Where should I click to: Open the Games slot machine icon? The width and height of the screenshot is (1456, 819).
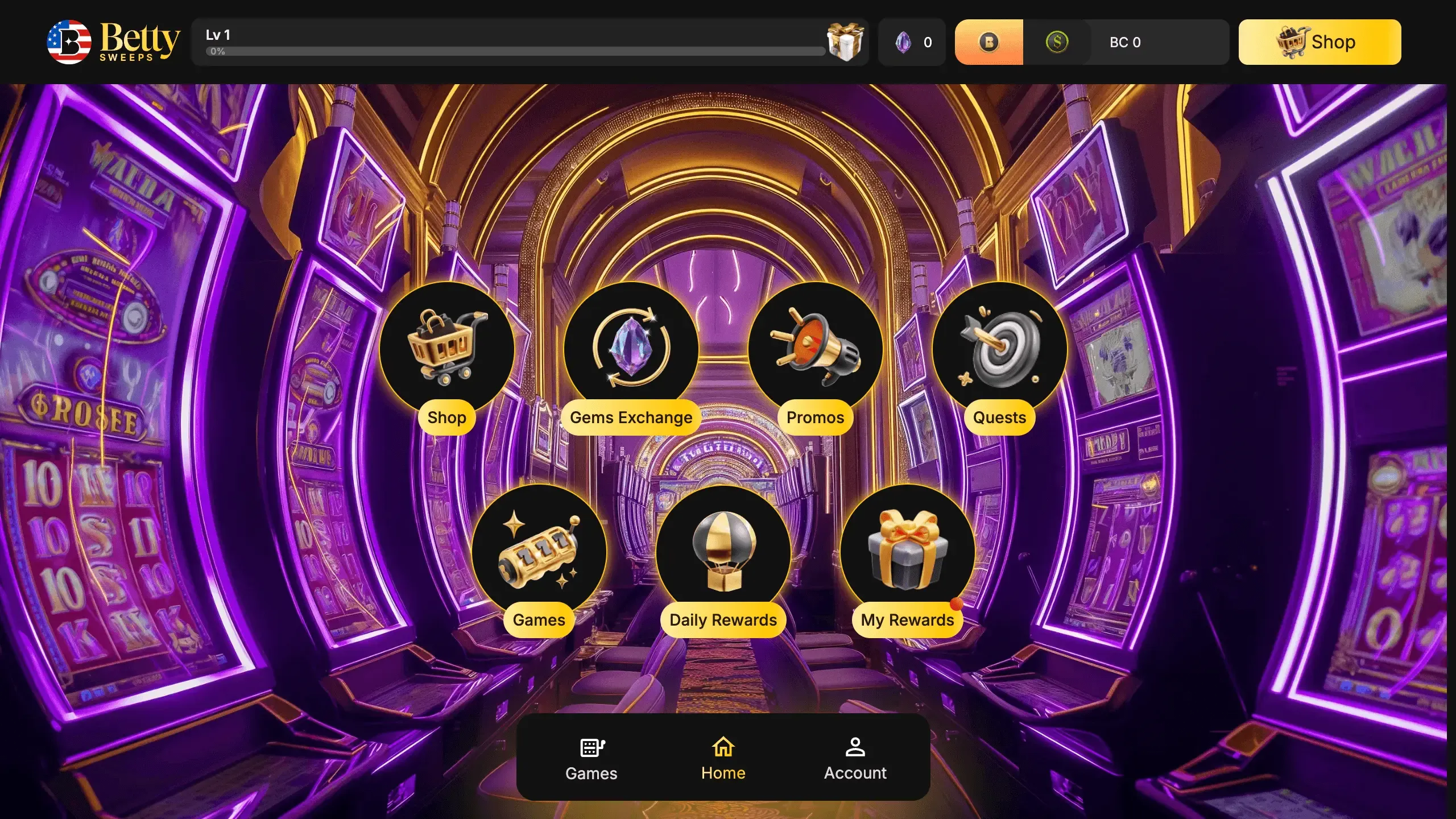(x=539, y=550)
